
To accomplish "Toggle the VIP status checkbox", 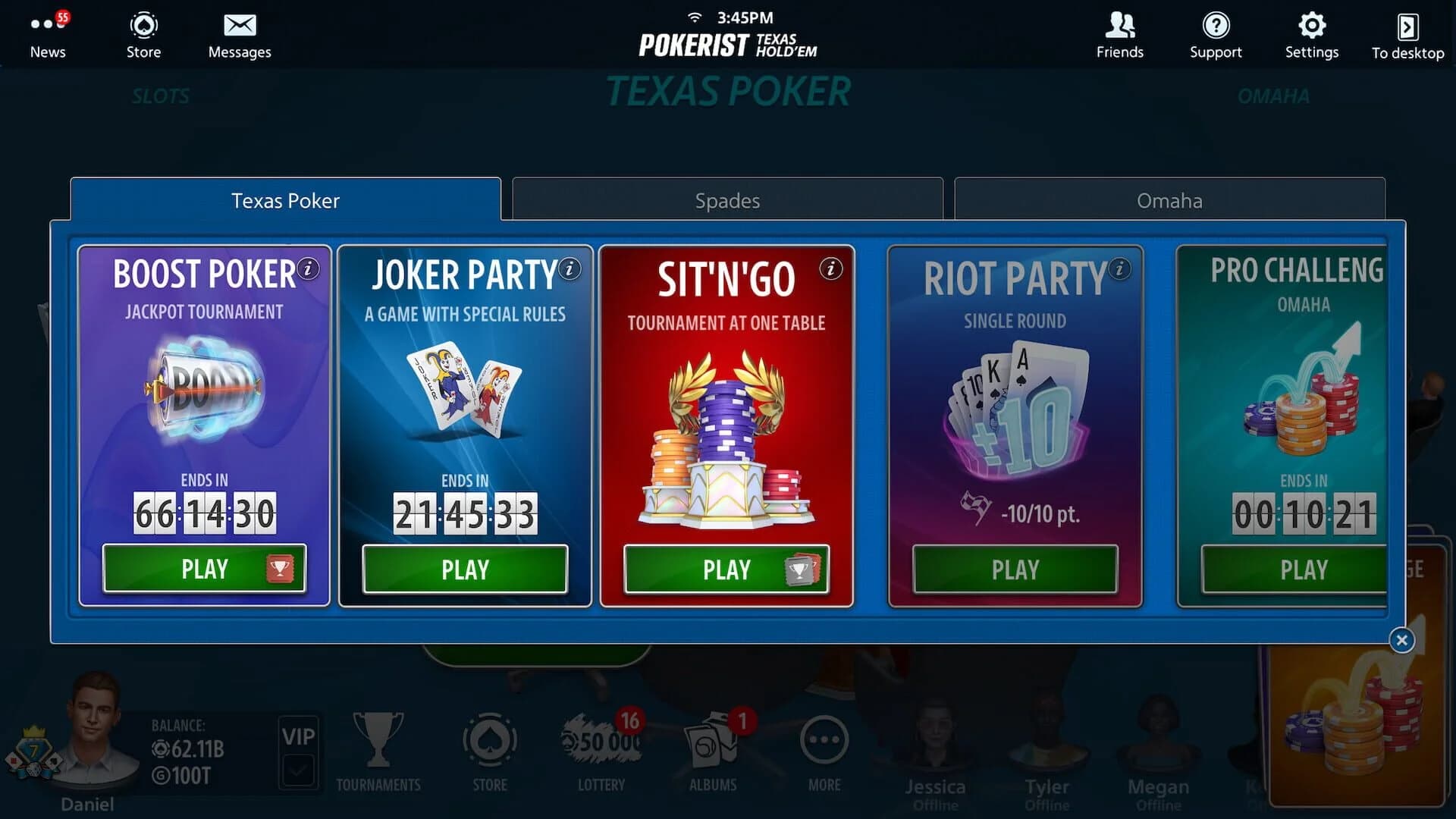I will (299, 767).
